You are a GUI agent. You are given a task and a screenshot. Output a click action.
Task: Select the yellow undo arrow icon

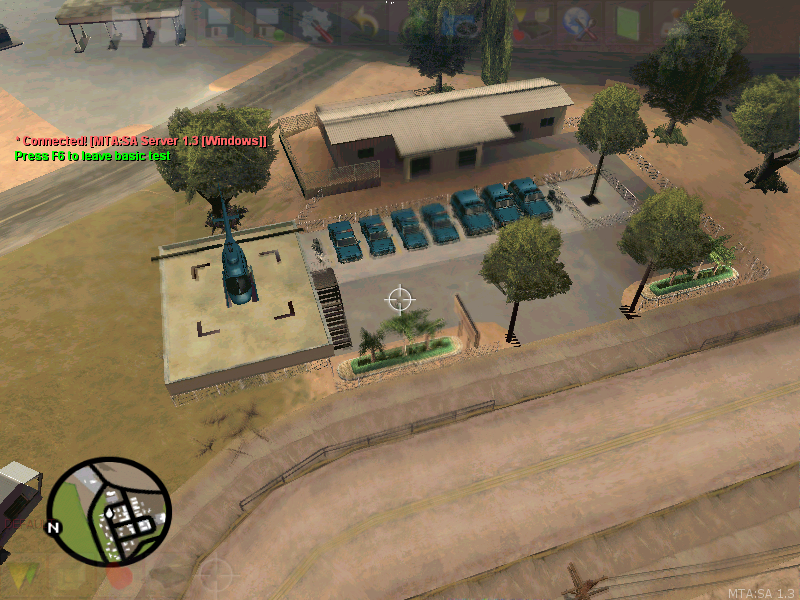point(363,22)
